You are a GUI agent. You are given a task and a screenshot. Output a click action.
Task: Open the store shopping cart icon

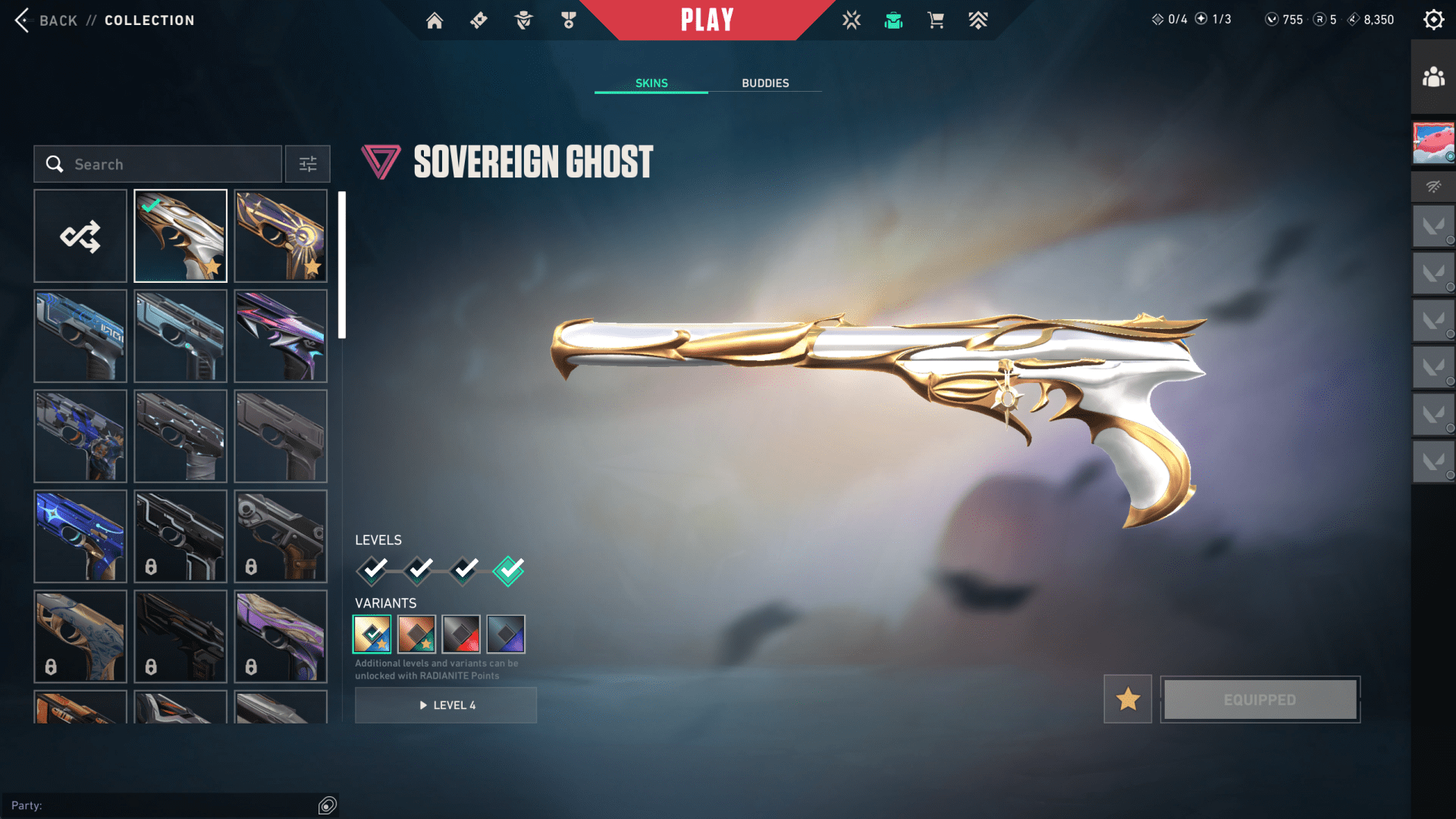[936, 20]
